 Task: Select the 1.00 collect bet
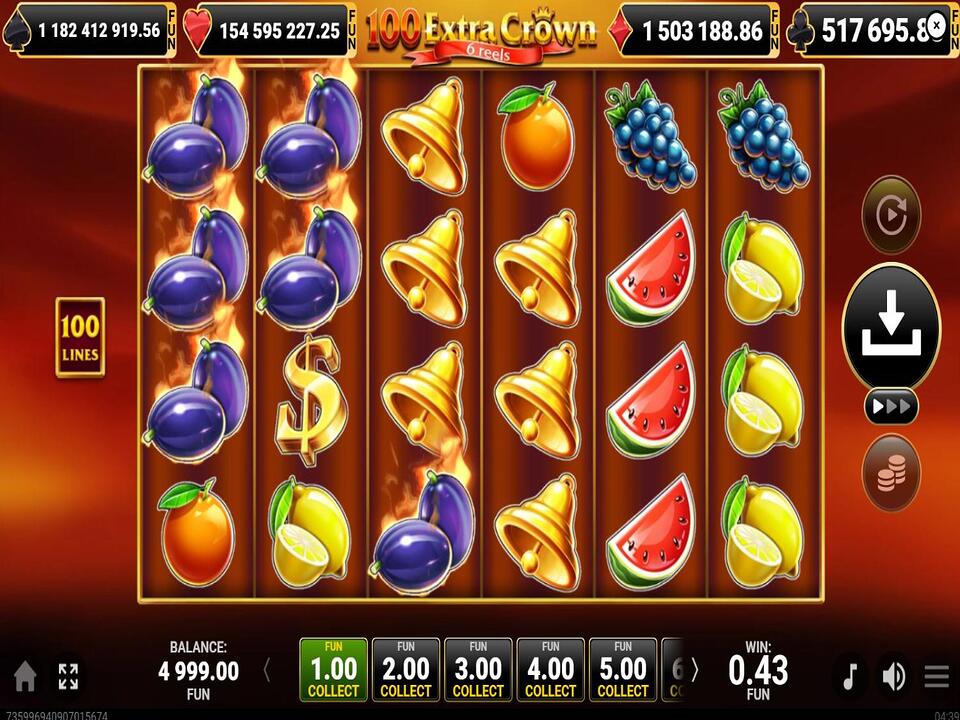pos(333,670)
